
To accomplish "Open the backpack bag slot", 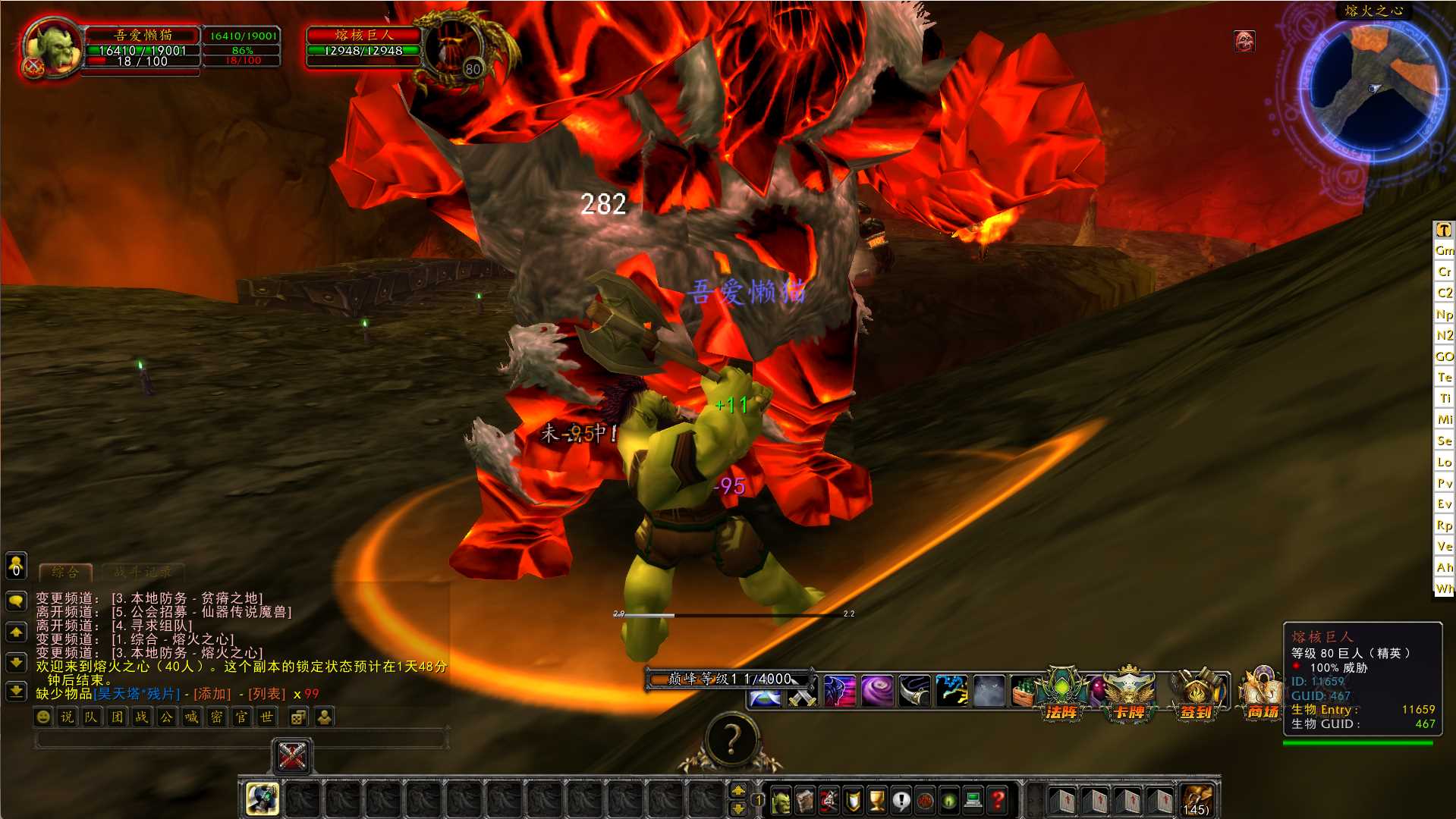I will tap(1197, 800).
